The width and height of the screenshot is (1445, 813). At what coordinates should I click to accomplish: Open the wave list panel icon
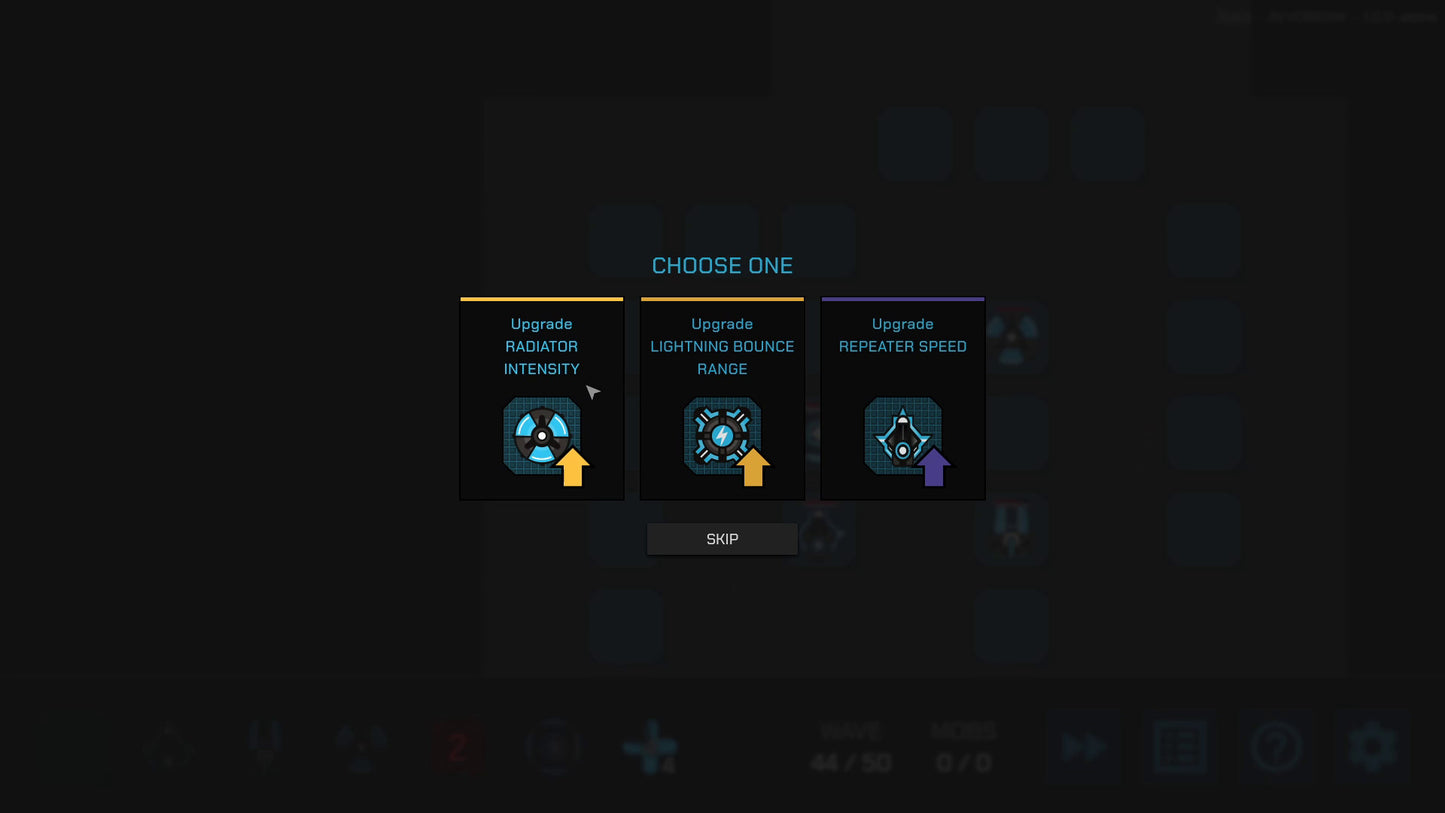[1180, 747]
